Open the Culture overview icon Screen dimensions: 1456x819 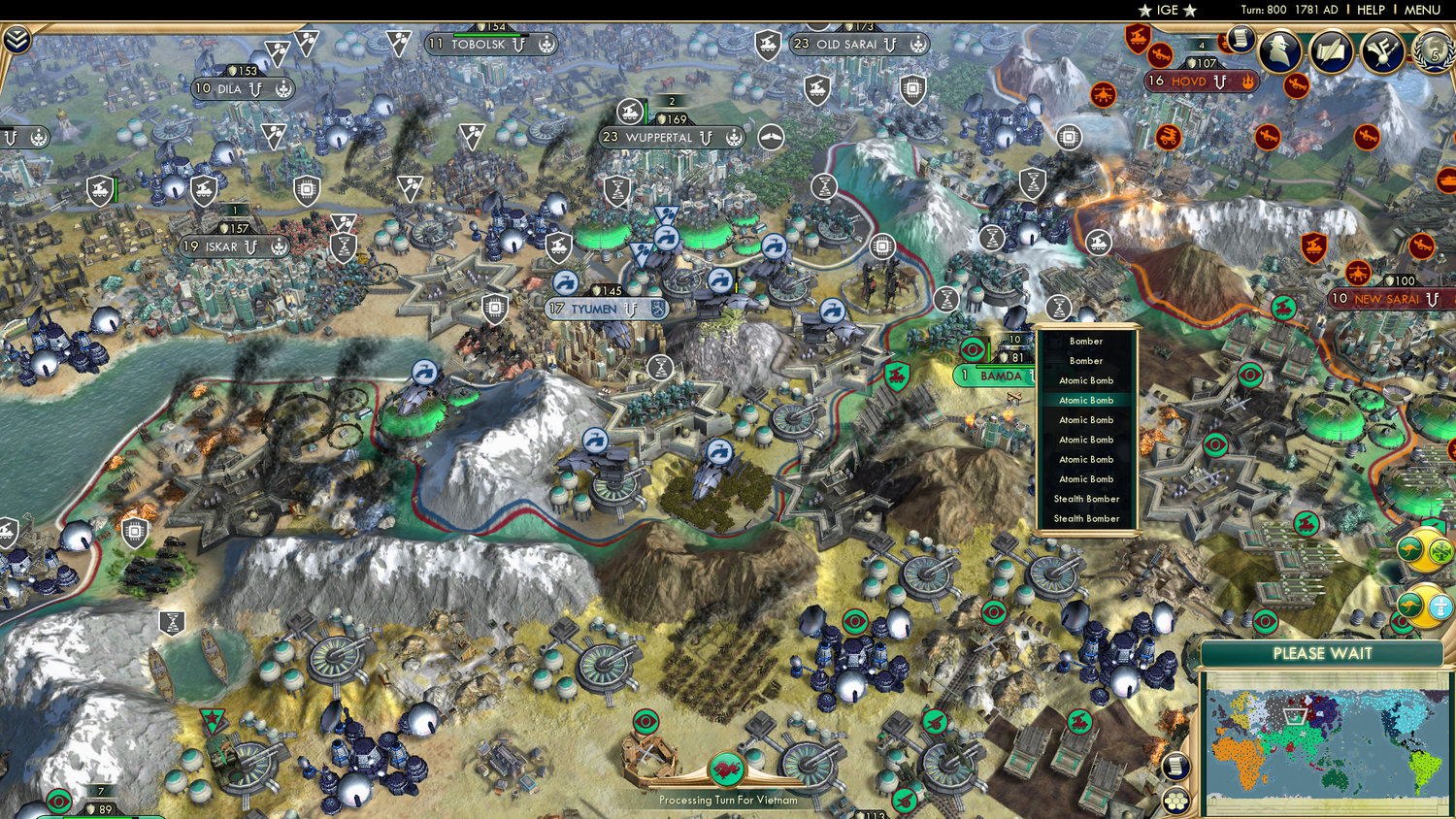coord(1382,51)
